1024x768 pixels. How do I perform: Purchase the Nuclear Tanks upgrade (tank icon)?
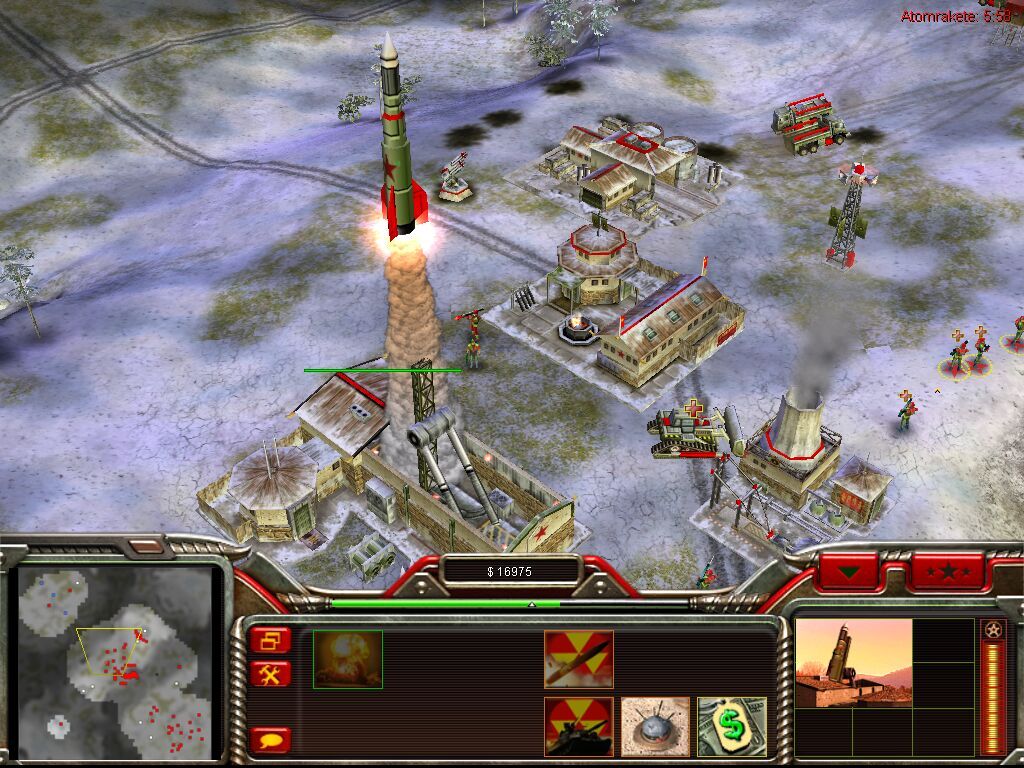[578, 726]
